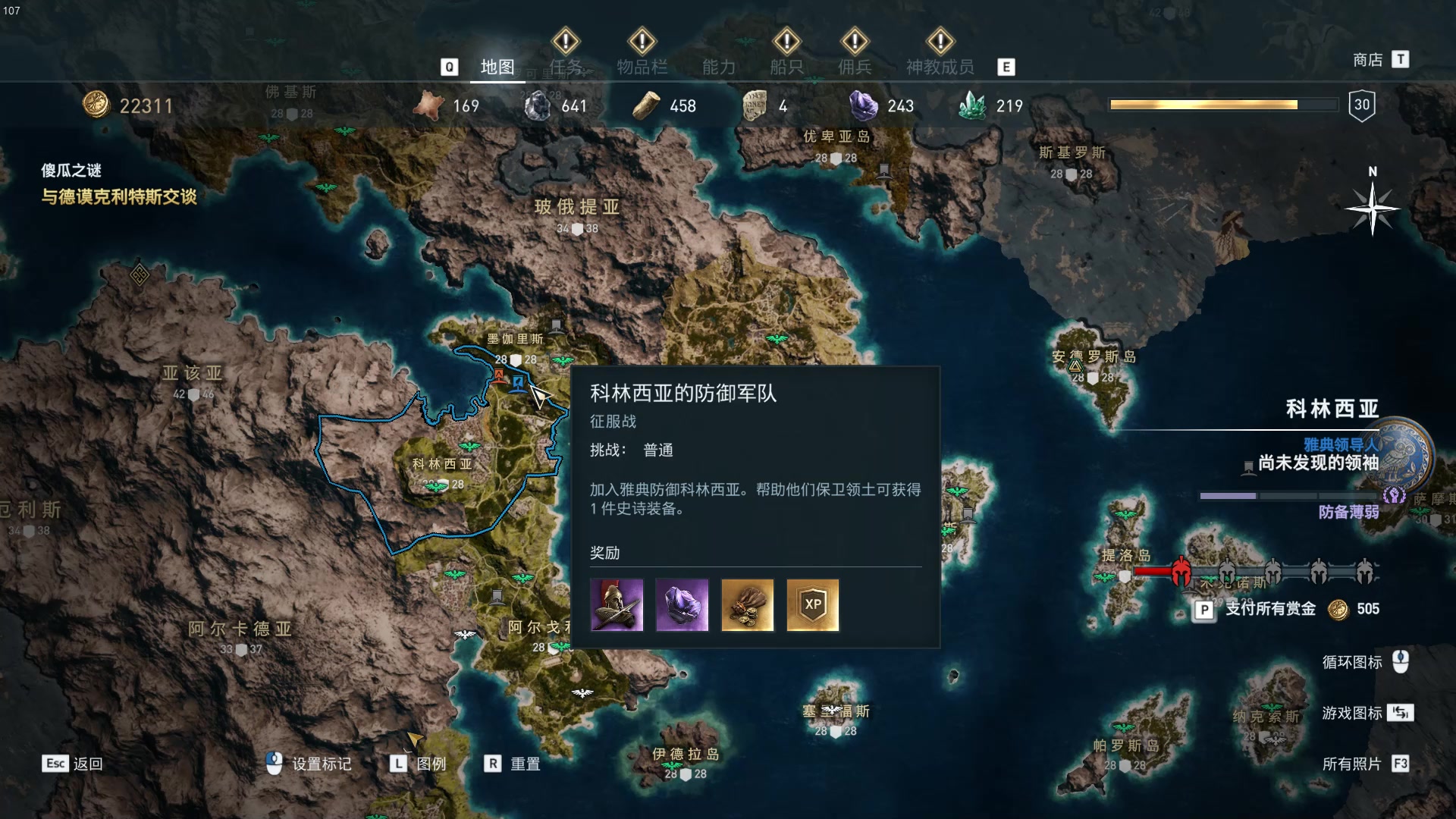The width and height of the screenshot is (1456, 819).
Task: Click the drachmae coin currency icon
Action: point(96,105)
